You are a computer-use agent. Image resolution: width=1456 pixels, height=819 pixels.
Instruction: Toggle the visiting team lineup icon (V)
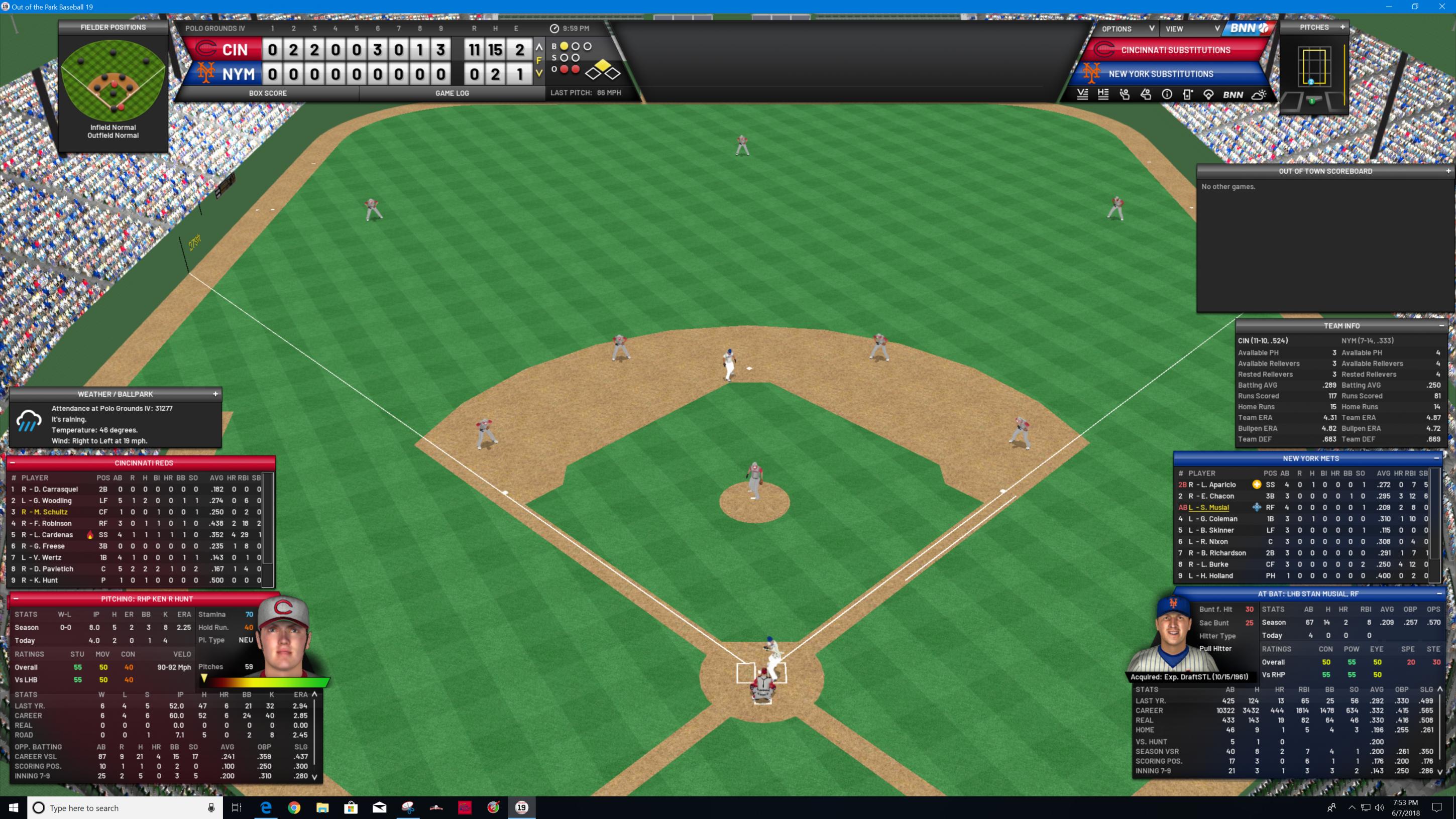(1082, 95)
